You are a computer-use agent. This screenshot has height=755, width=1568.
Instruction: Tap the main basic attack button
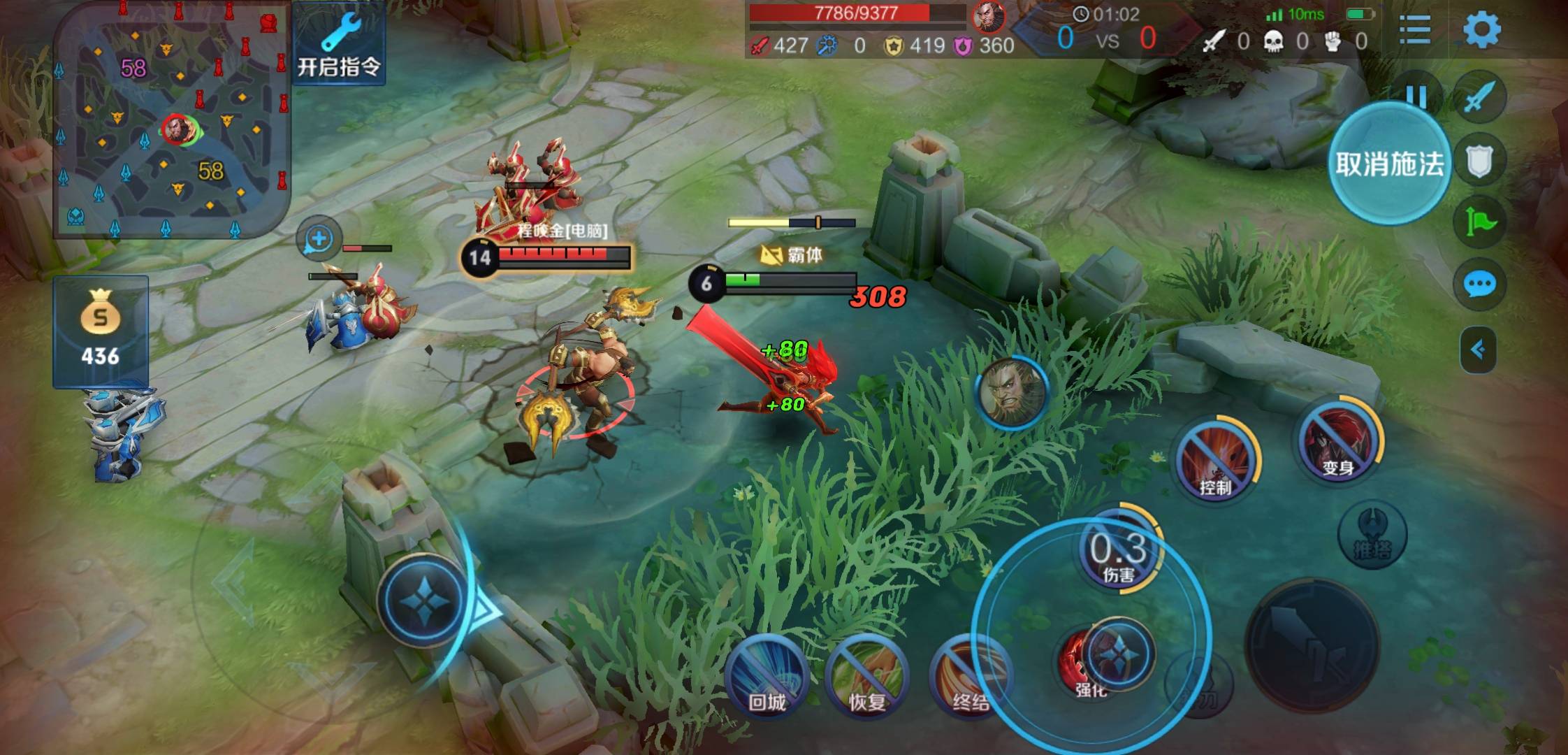(x=1312, y=647)
